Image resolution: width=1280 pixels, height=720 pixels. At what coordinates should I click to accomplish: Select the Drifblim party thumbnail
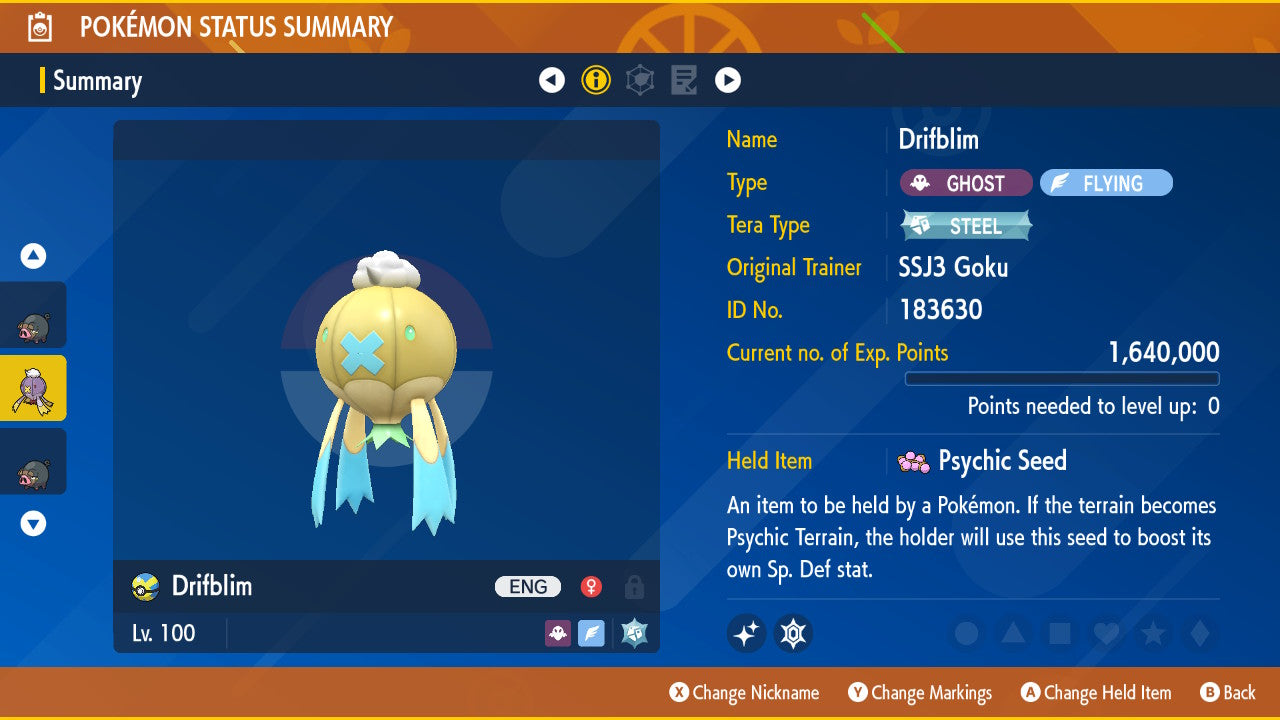[x=33, y=388]
